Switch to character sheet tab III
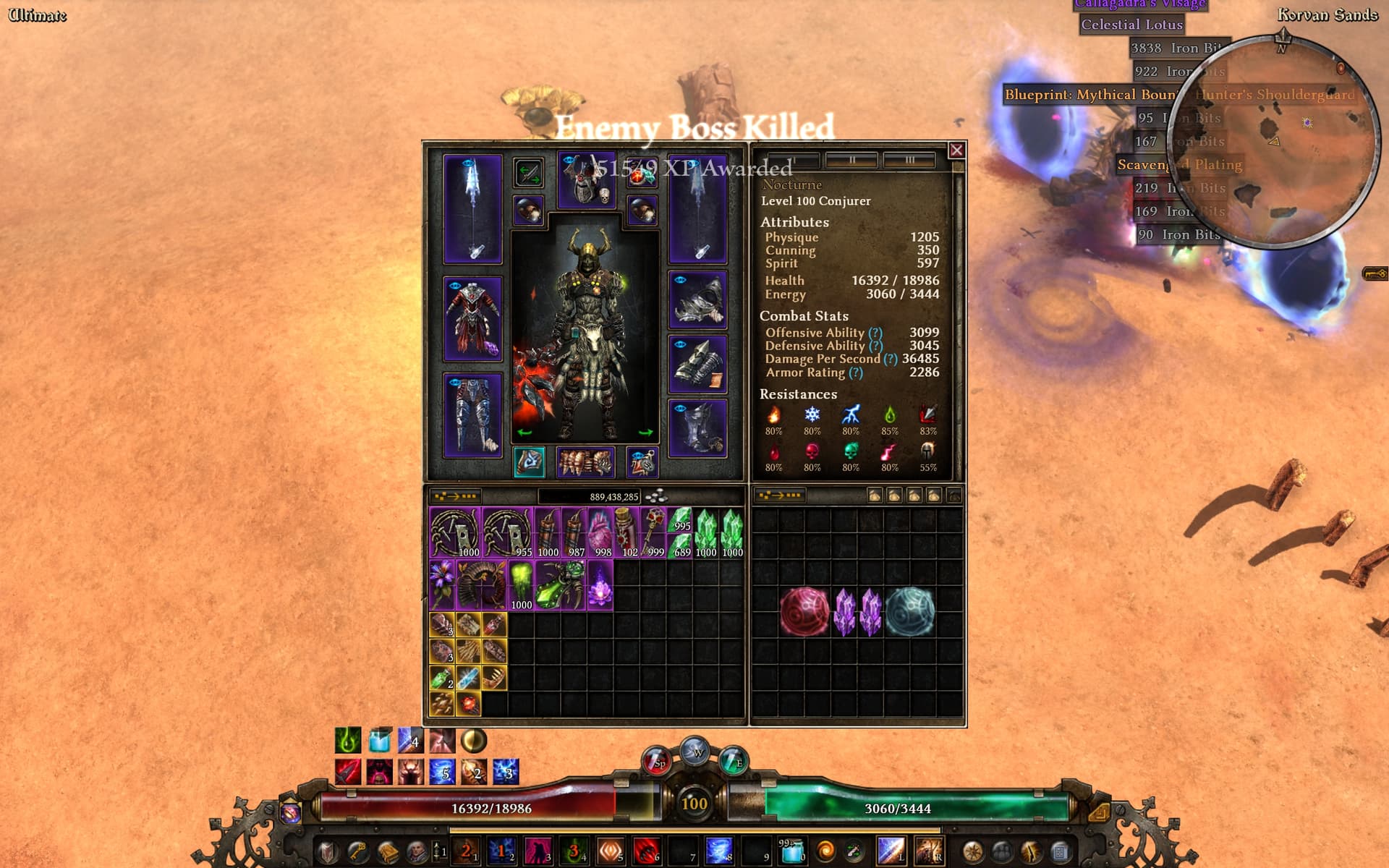Viewport: 1389px width, 868px height. tap(909, 160)
